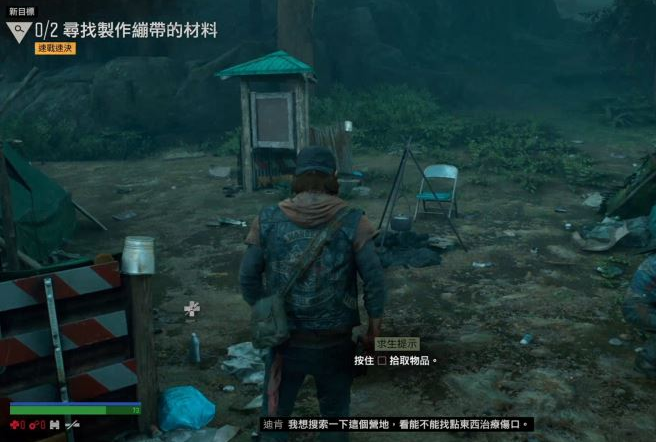Pick up the item via the crosshair marker
Screen dimensions: 656x442
192,308
